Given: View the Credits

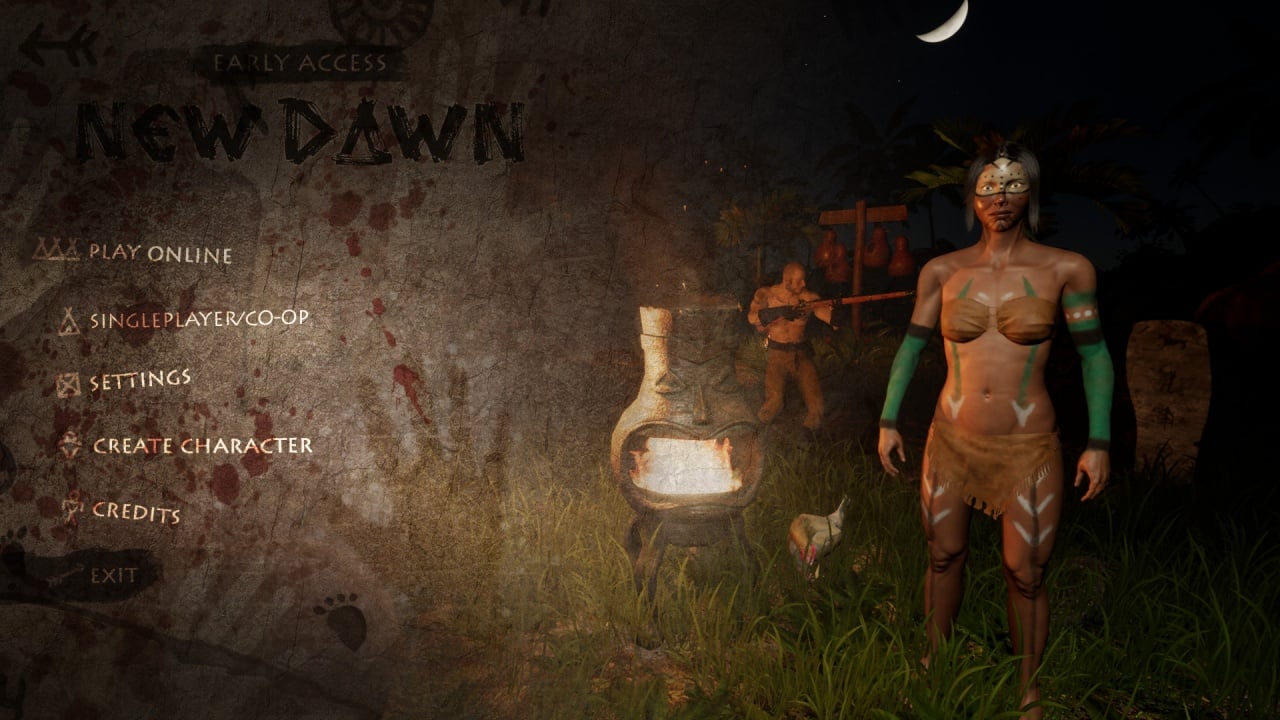Looking at the screenshot, I should point(136,512).
